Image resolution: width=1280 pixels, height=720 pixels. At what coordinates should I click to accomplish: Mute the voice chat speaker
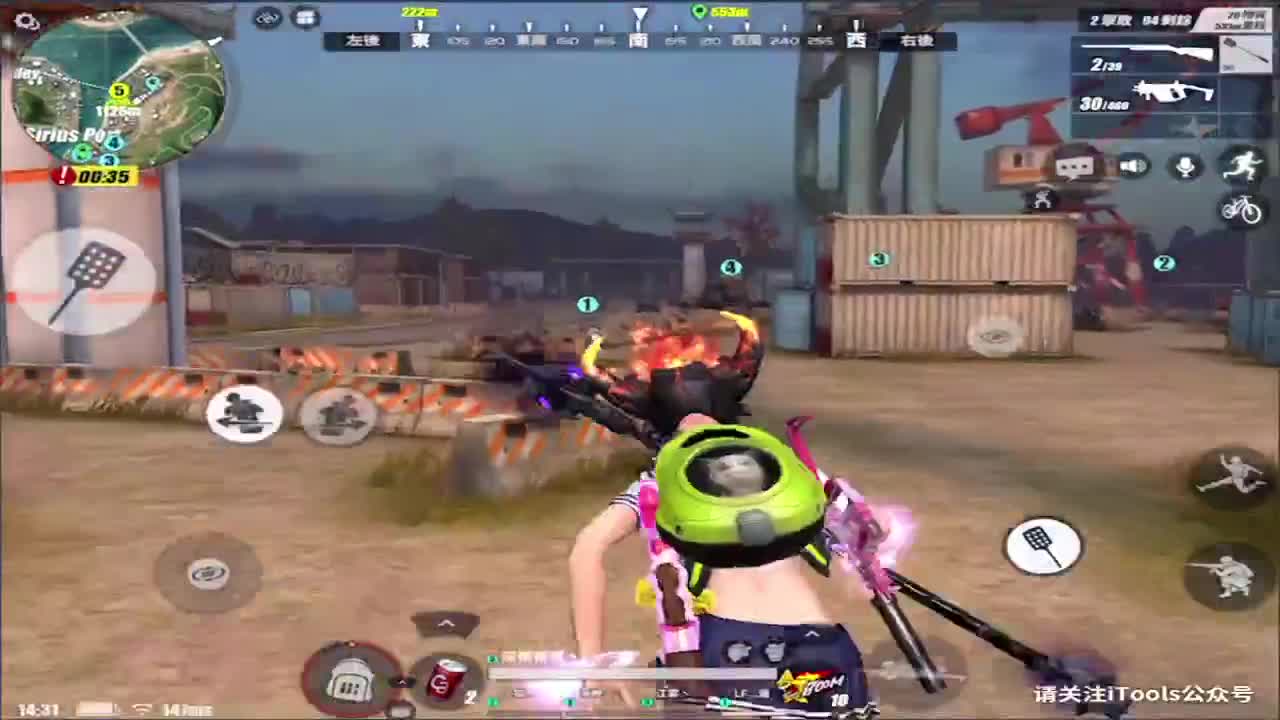[1135, 166]
